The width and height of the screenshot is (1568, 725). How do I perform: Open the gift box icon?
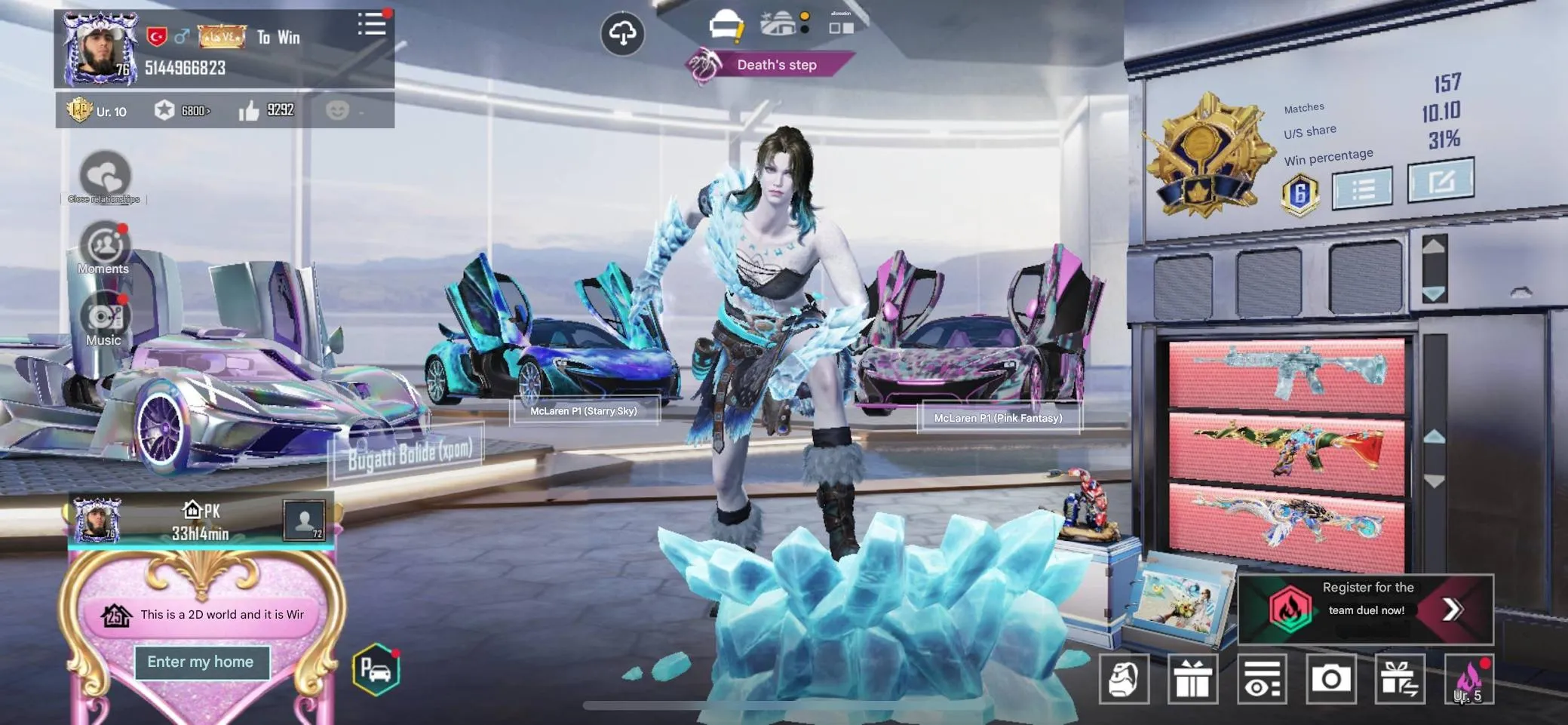point(1194,678)
